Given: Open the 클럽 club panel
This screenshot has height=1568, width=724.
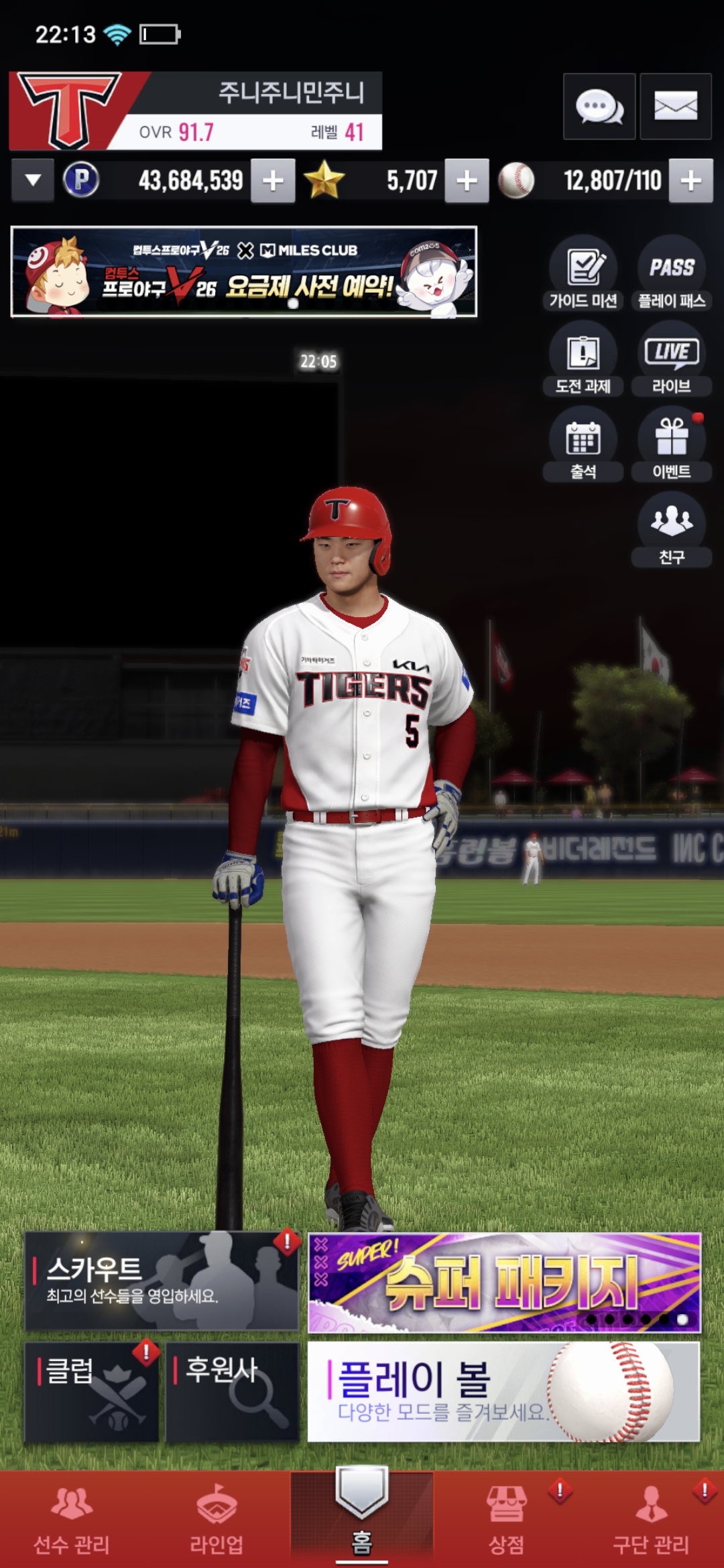Looking at the screenshot, I should (92, 1391).
